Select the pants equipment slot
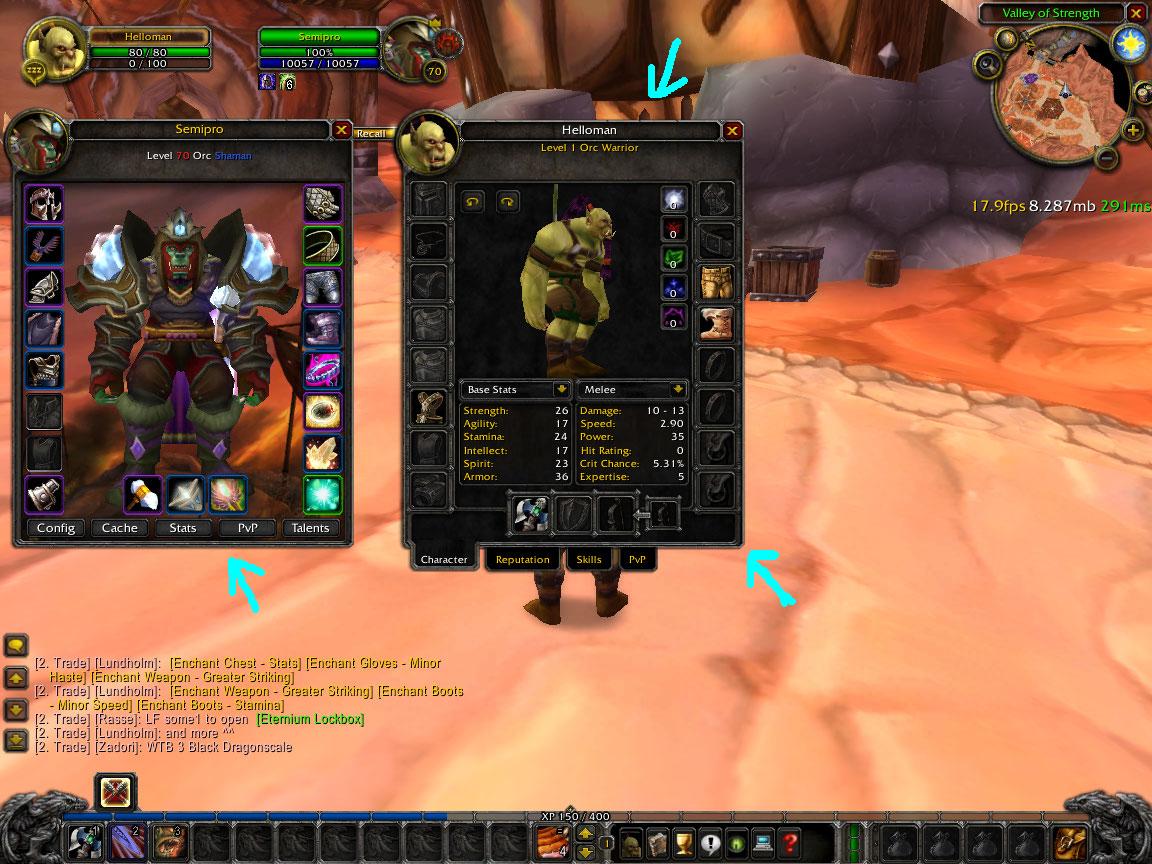Screen dimensions: 1152x864 716,283
